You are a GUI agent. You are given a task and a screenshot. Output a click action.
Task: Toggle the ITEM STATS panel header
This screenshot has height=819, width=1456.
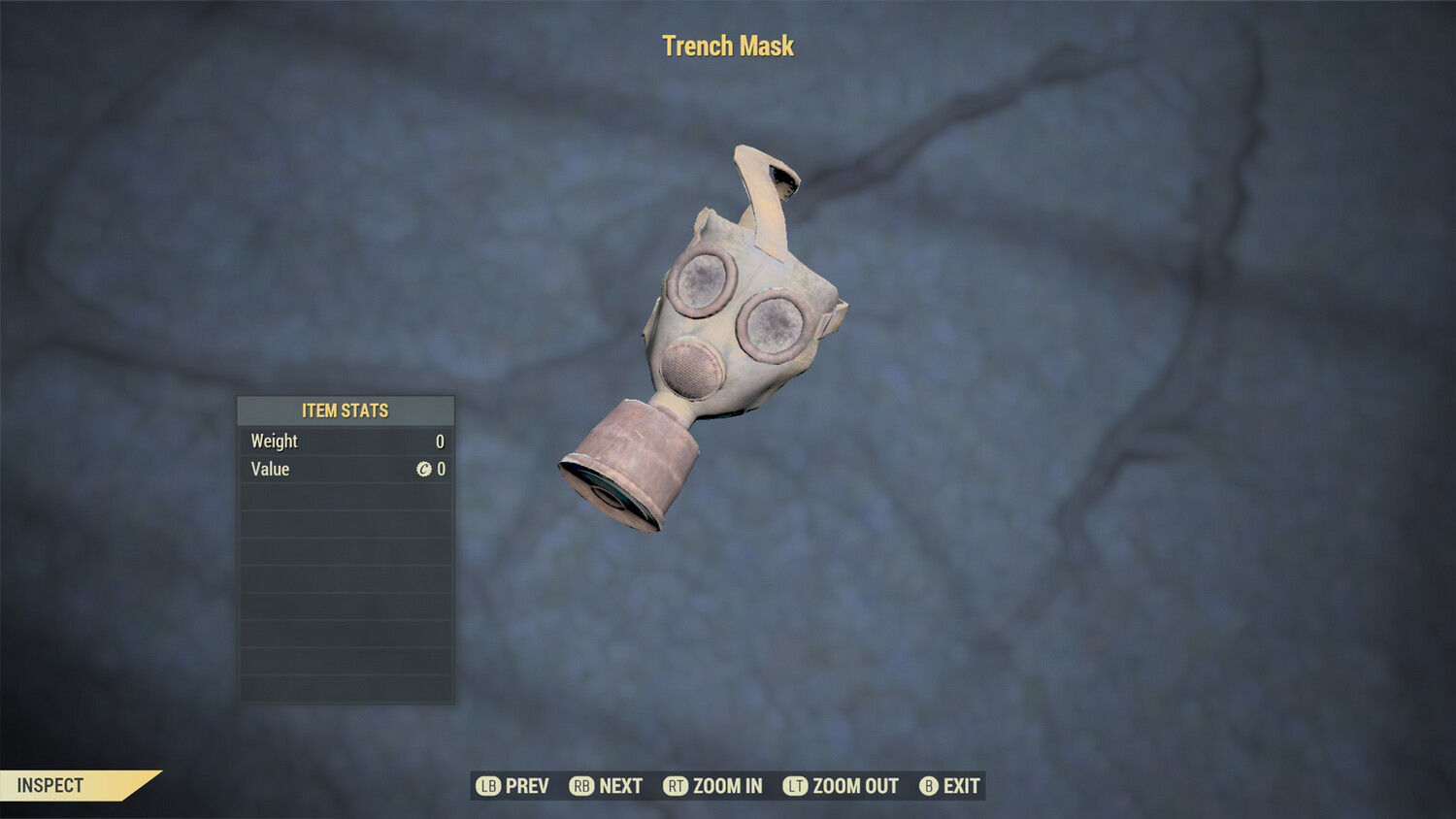pos(346,410)
